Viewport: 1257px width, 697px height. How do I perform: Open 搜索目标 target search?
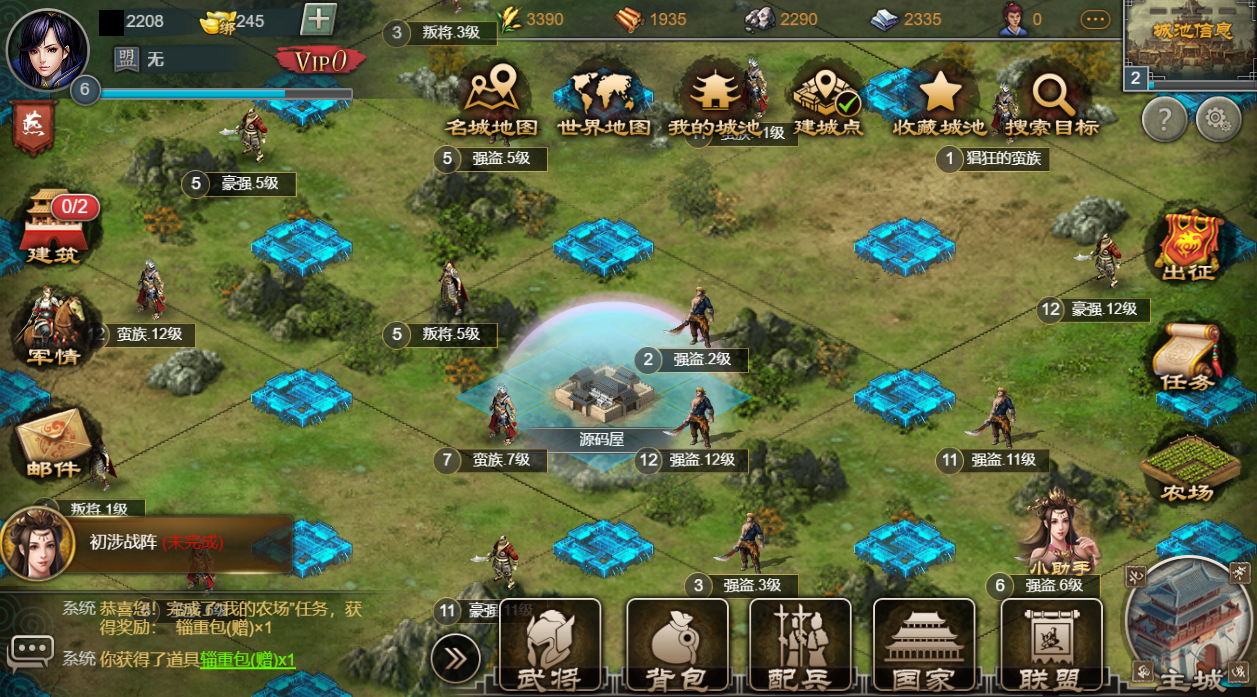point(1052,101)
